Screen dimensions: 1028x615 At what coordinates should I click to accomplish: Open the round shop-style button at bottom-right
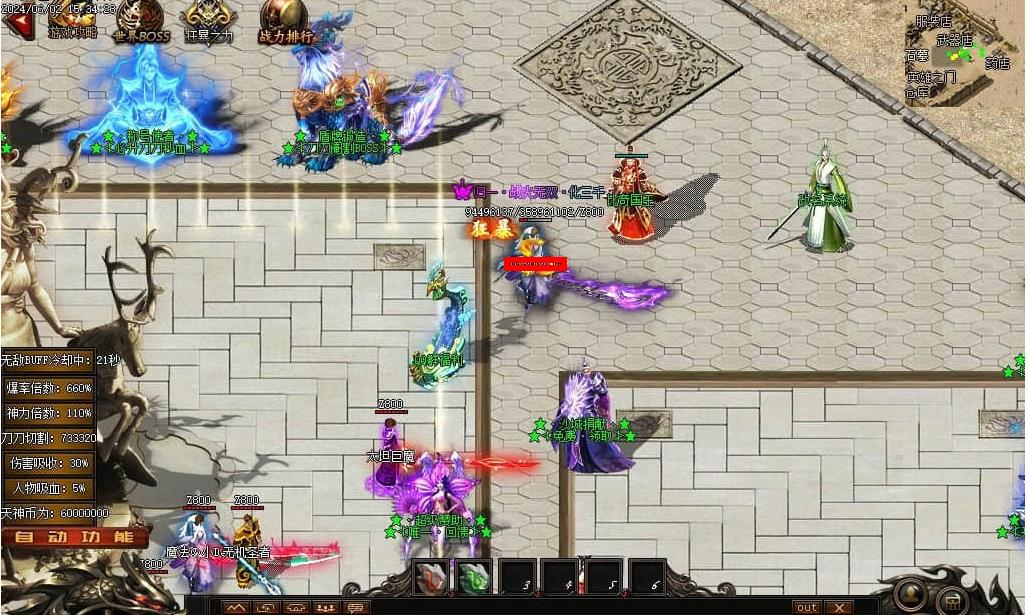953,600
